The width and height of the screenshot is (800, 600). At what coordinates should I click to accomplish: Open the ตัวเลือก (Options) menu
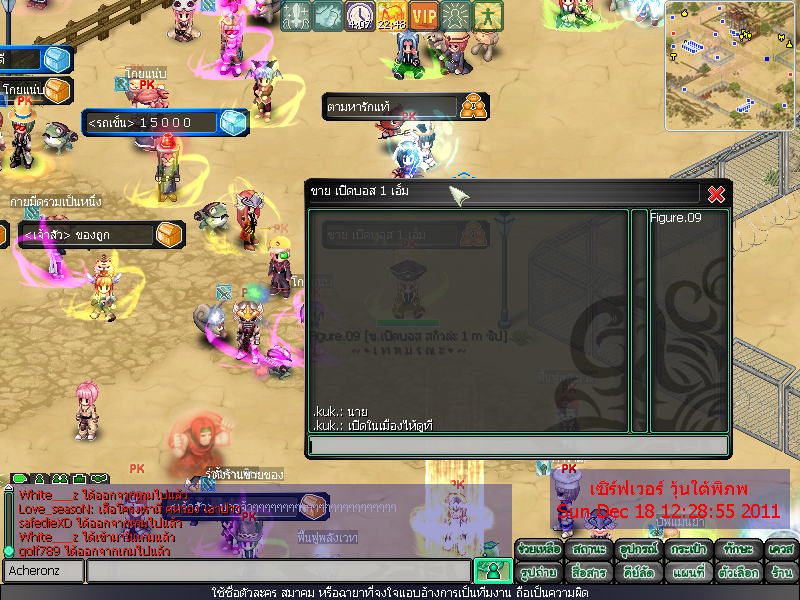(x=735, y=573)
